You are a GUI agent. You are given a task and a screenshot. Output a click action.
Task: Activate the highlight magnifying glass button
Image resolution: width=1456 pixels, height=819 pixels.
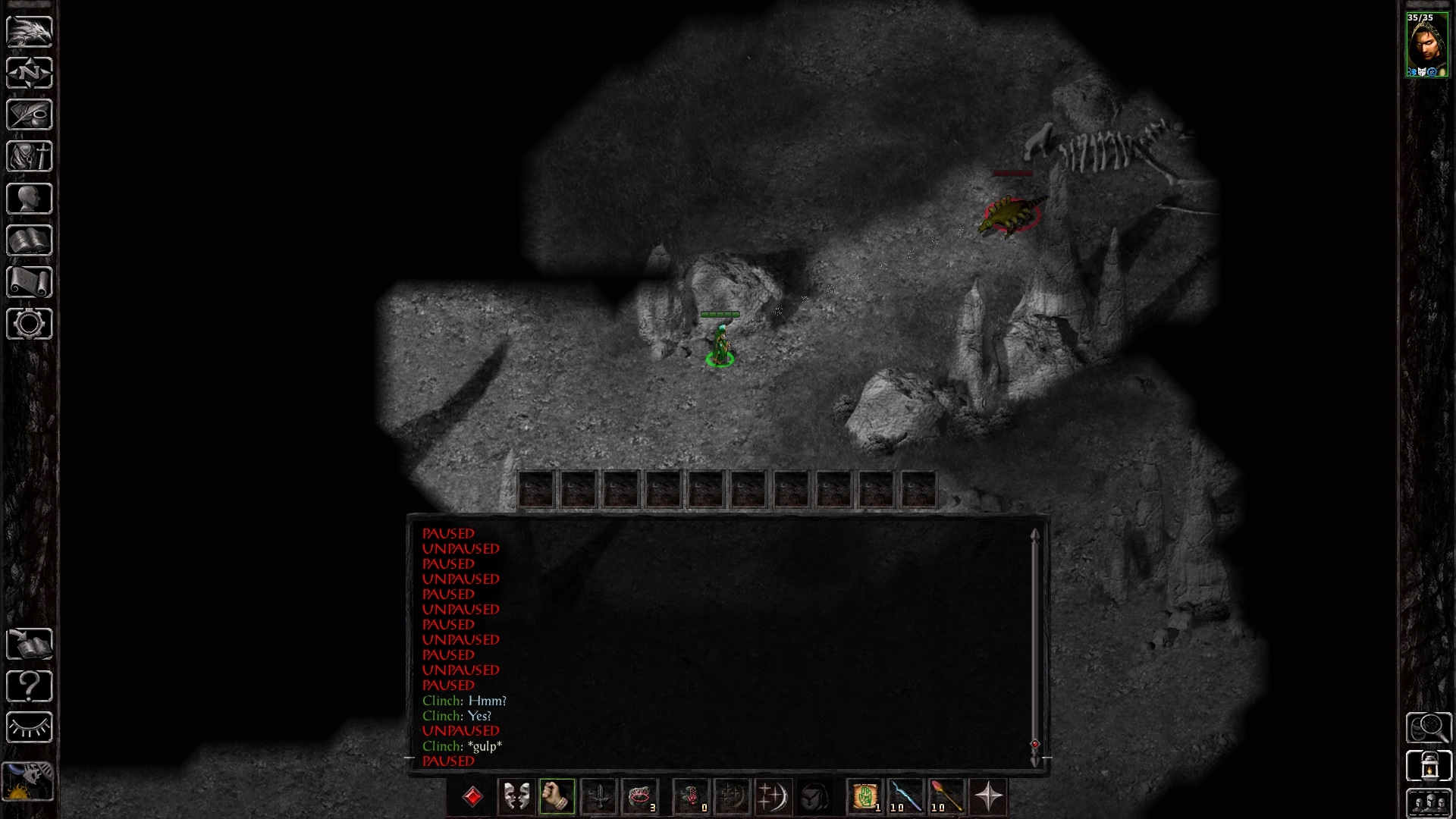coord(1429,728)
